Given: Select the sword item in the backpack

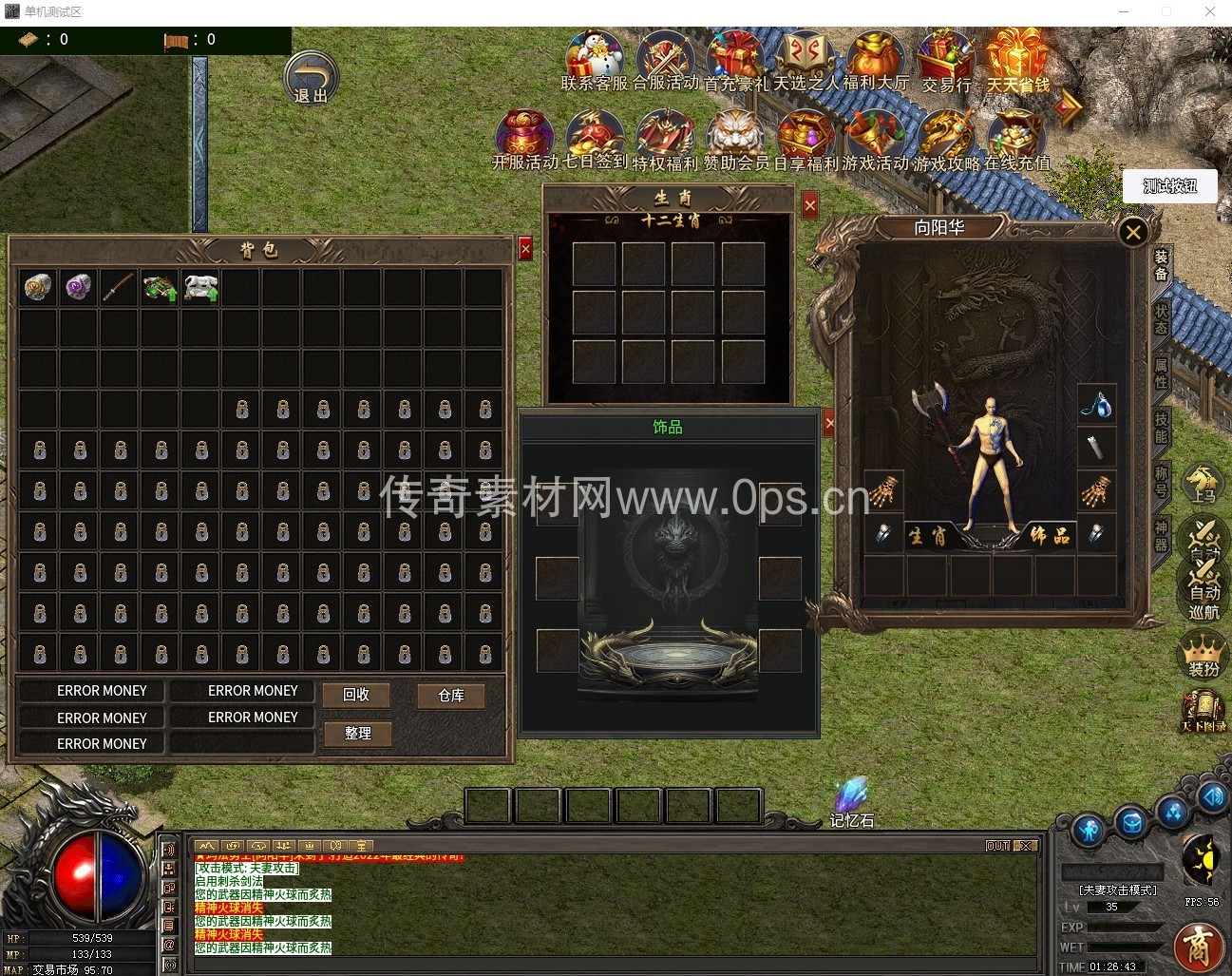Looking at the screenshot, I should 119,287.
